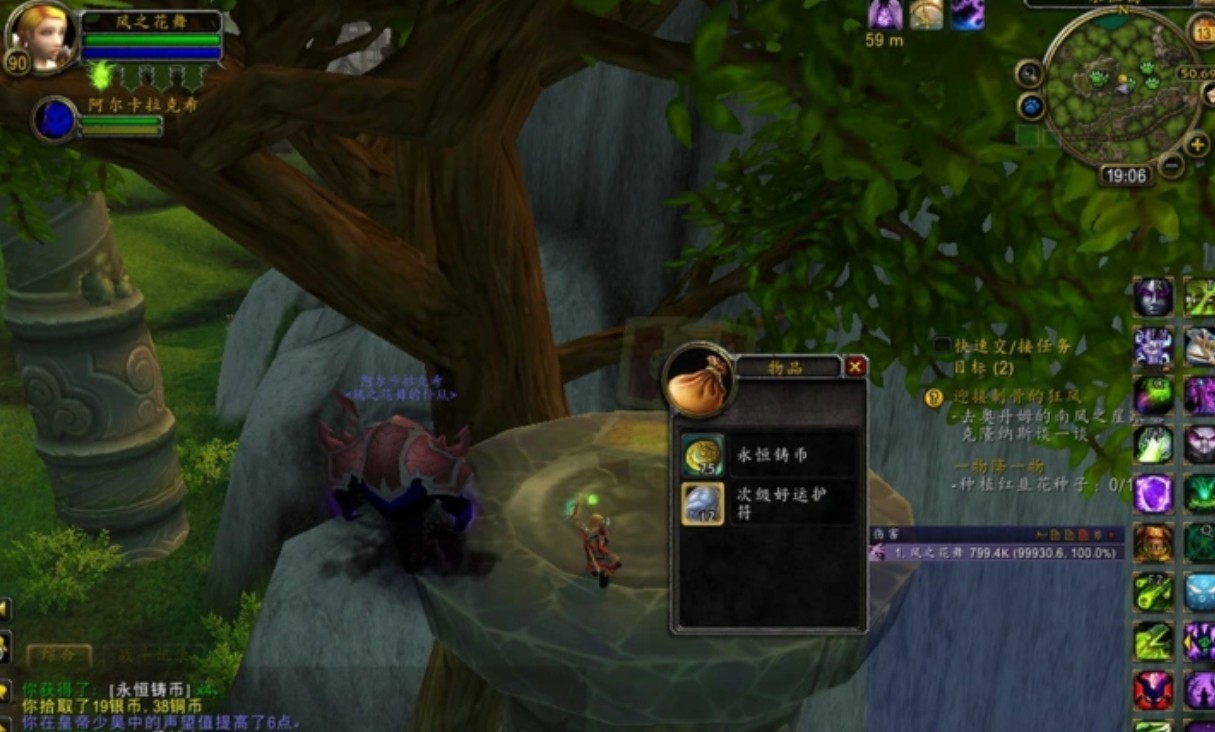The image size is (1215, 732).
Task: Click the blue paw print minimap button
Action: tap(1030, 106)
